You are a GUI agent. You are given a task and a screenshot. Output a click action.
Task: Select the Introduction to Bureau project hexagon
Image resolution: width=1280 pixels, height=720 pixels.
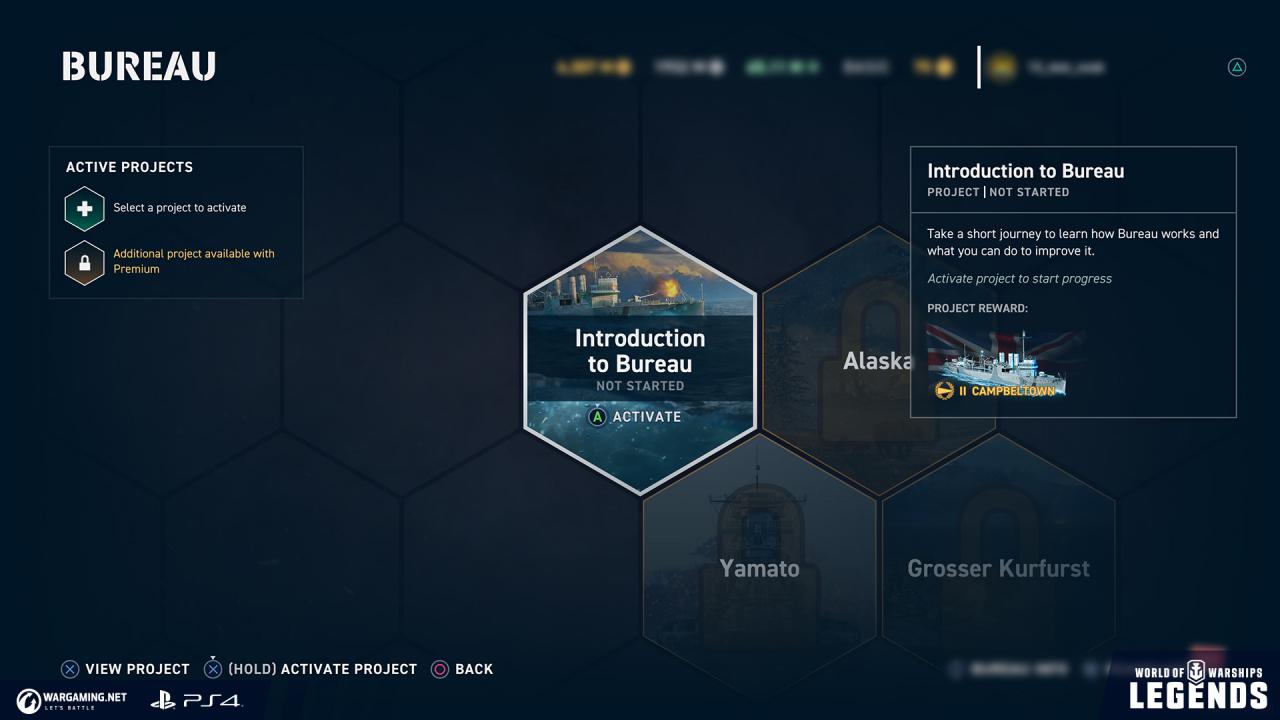coord(640,360)
